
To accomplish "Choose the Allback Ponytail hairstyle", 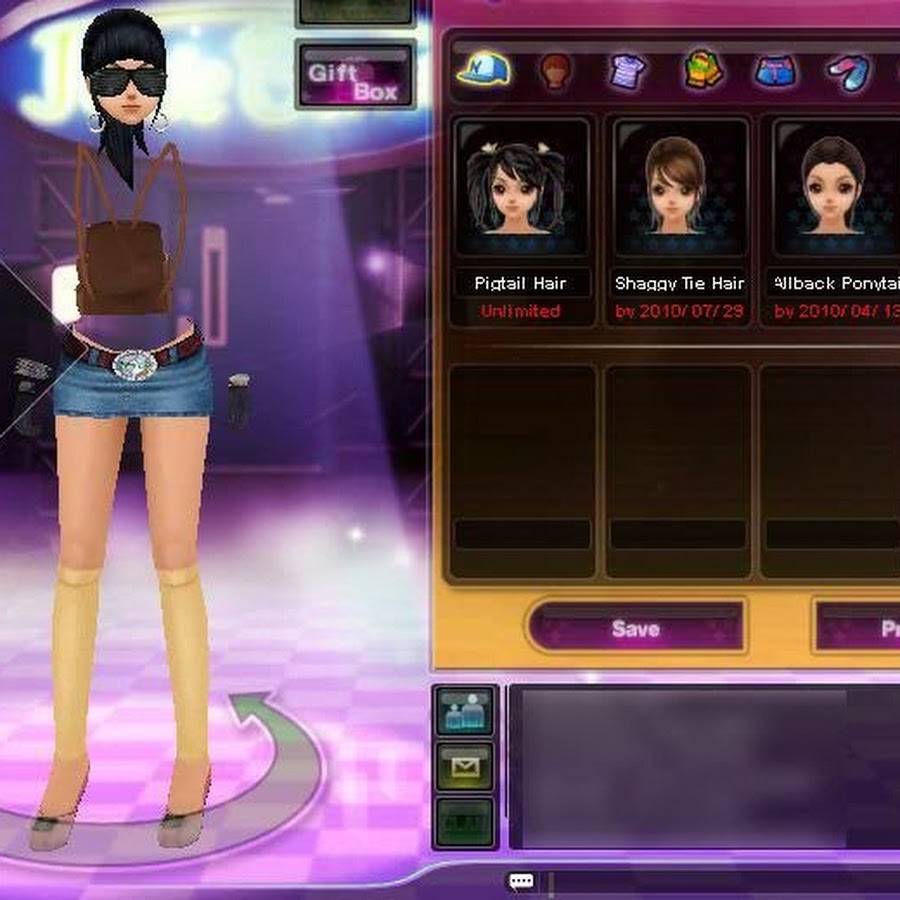I will click(834, 190).
